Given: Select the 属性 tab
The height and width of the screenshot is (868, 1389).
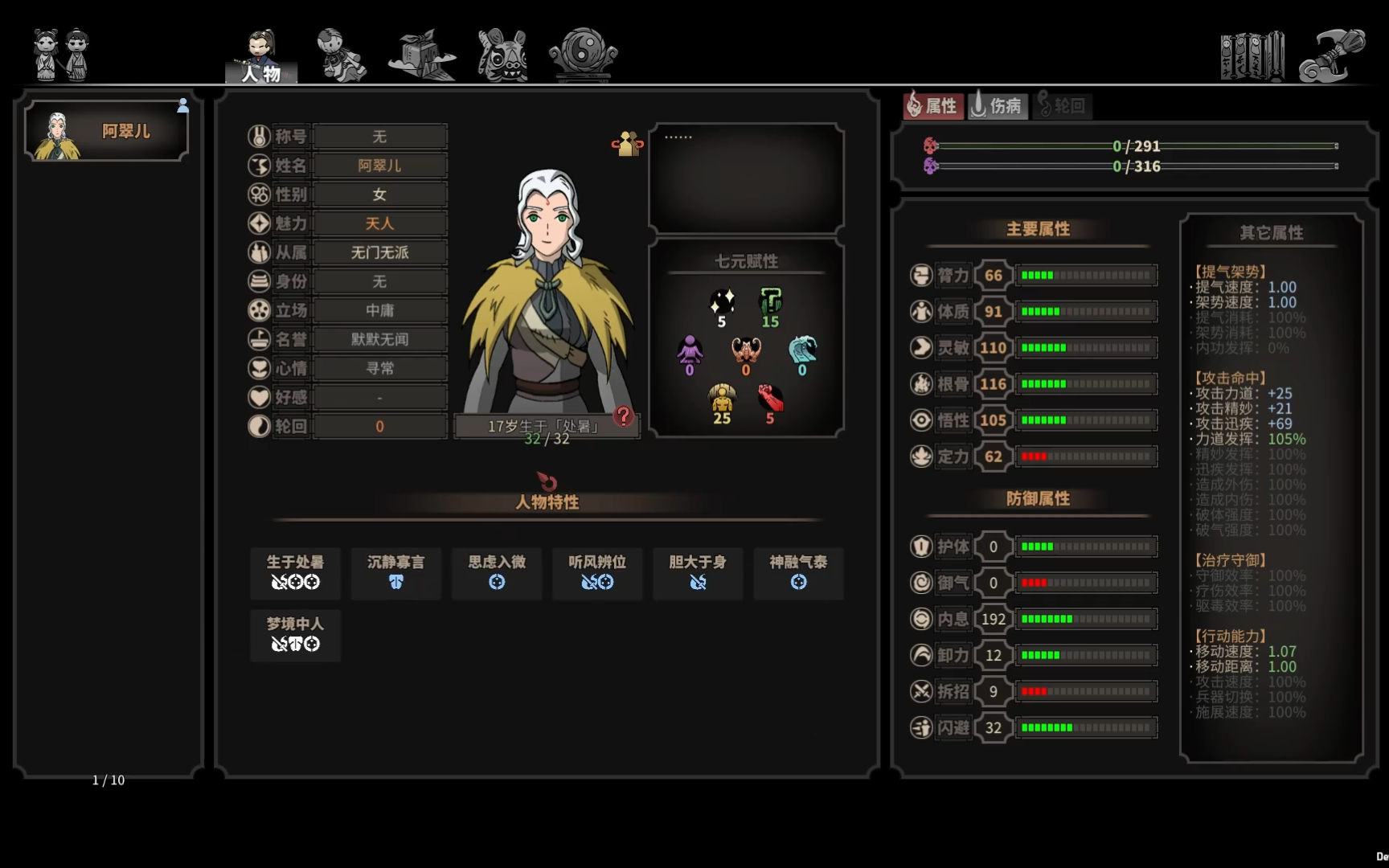Looking at the screenshot, I should (x=934, y=105).
